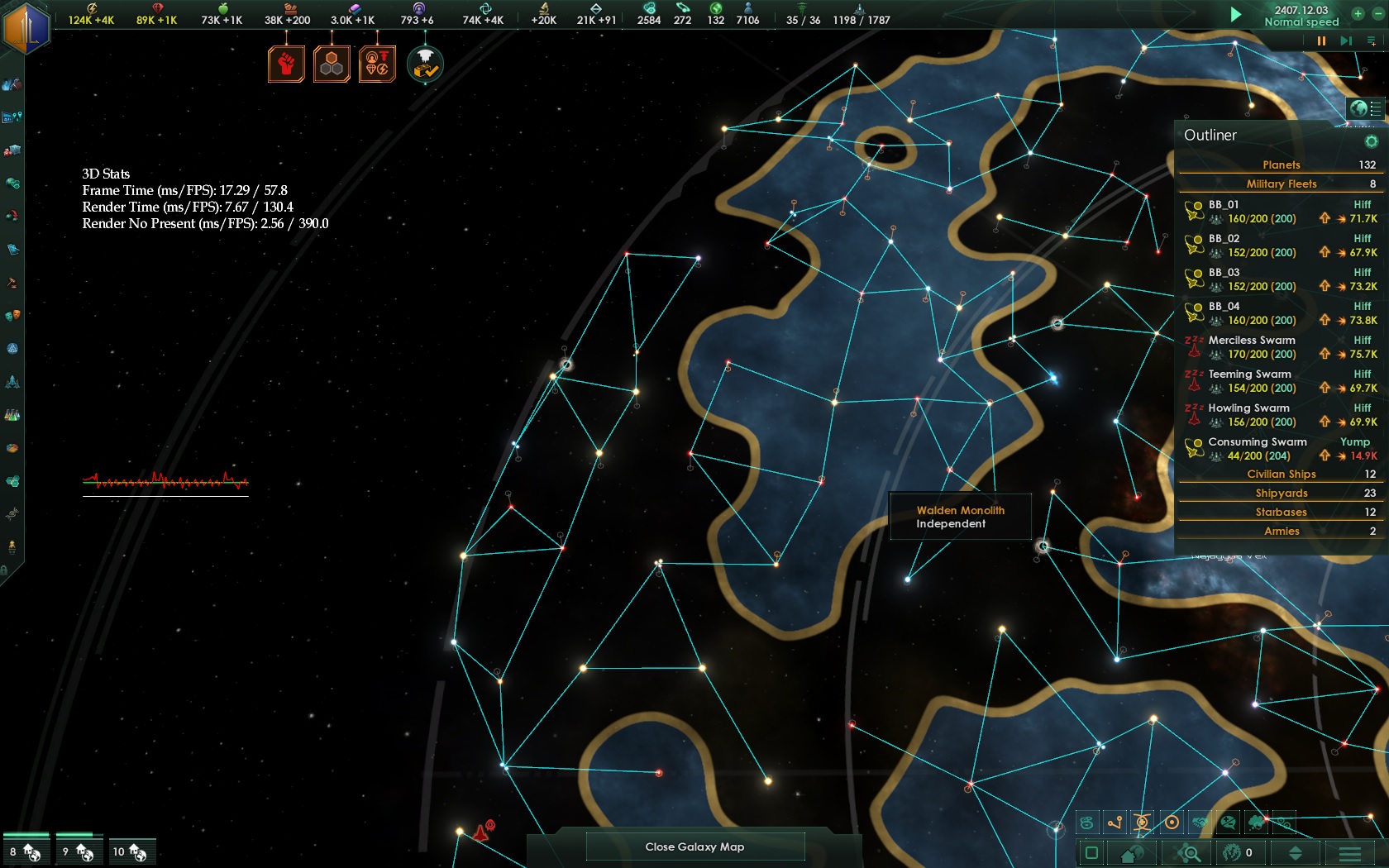Pause the game with the pause button
Viewport: 1389px width, 868px height.
(x=1321, y=41)
